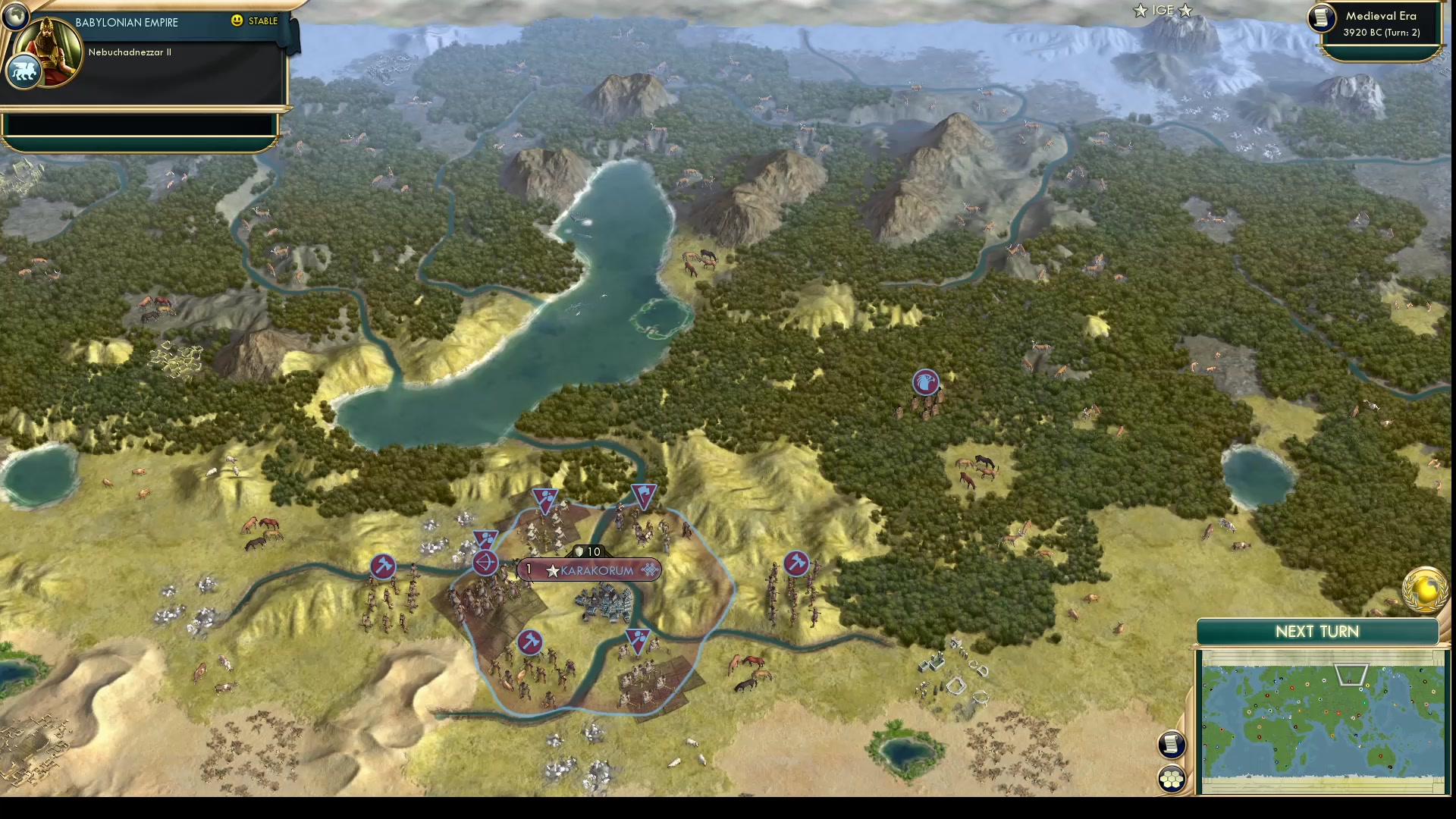Screen dimensions: 1456x819
Task: Open the notification log scroll icon
Action: click(x=1171, y=745)
